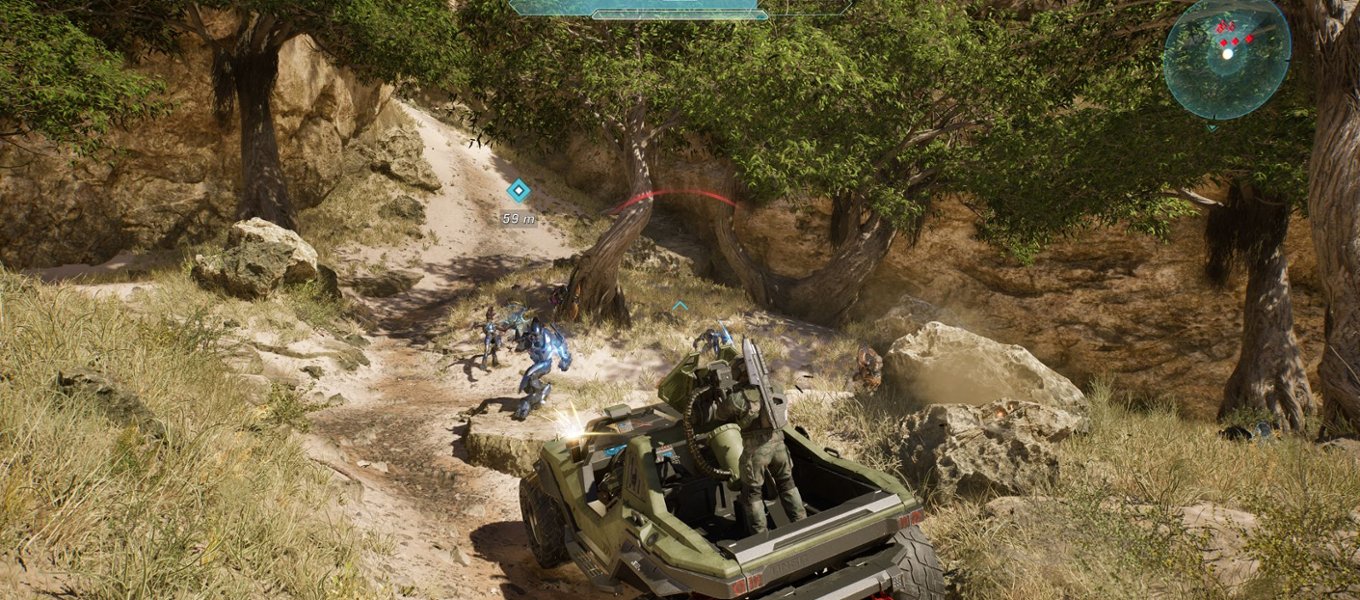This screenshot has height=600, width=1360.
Task: Click the circular motion tracker radar
Action: click(1226, 57)
